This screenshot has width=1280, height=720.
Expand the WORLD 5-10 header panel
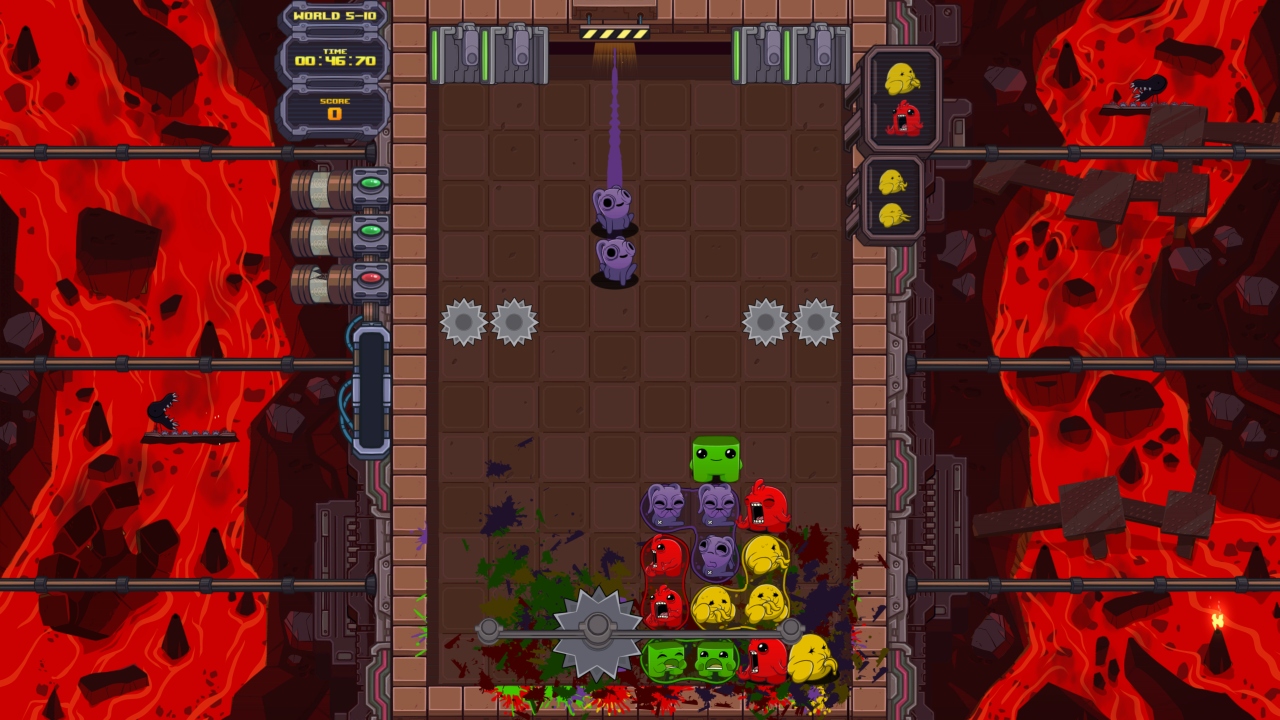(x=336, y=17)
